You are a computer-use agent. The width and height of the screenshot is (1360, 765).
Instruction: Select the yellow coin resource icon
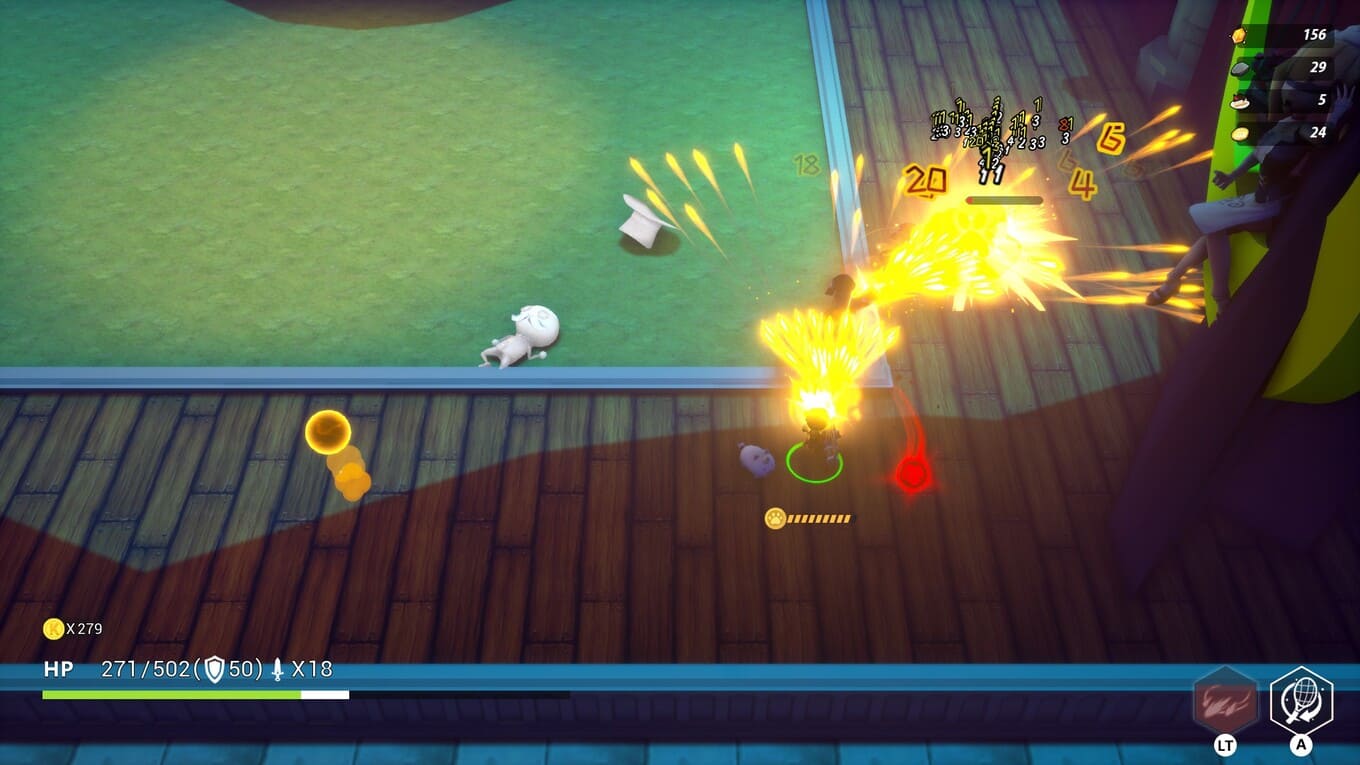(1240, 133)
